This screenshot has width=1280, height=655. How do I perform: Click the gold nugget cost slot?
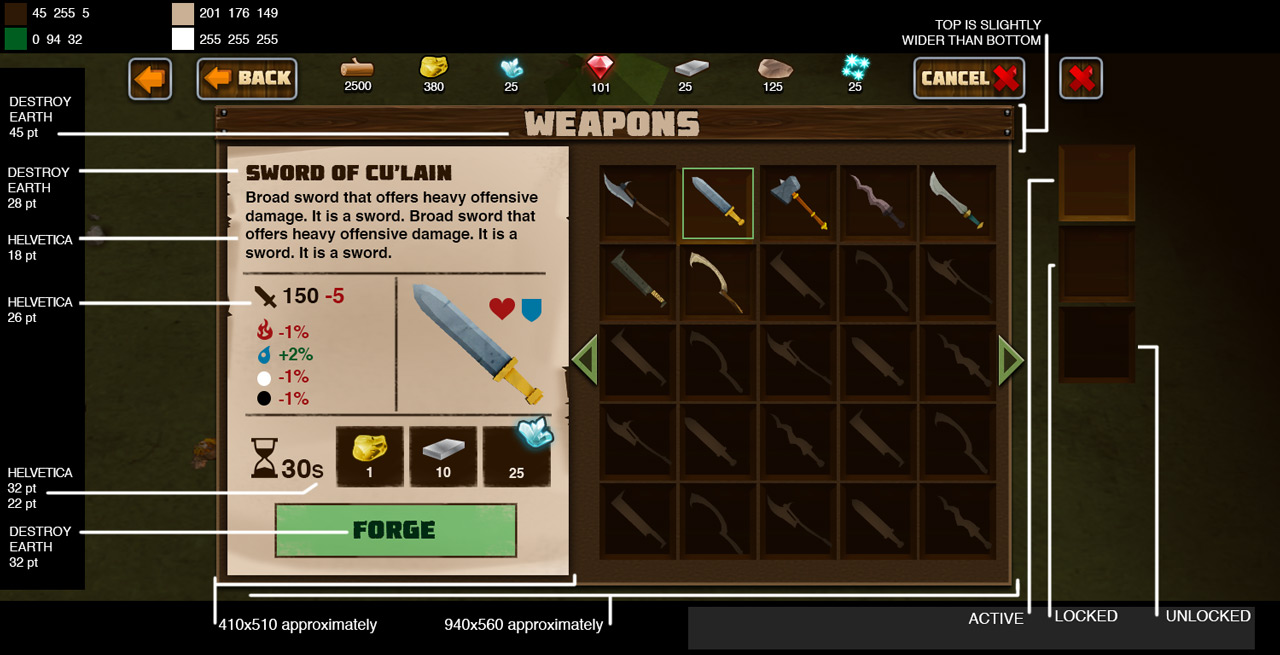click(x=370, y=456)
